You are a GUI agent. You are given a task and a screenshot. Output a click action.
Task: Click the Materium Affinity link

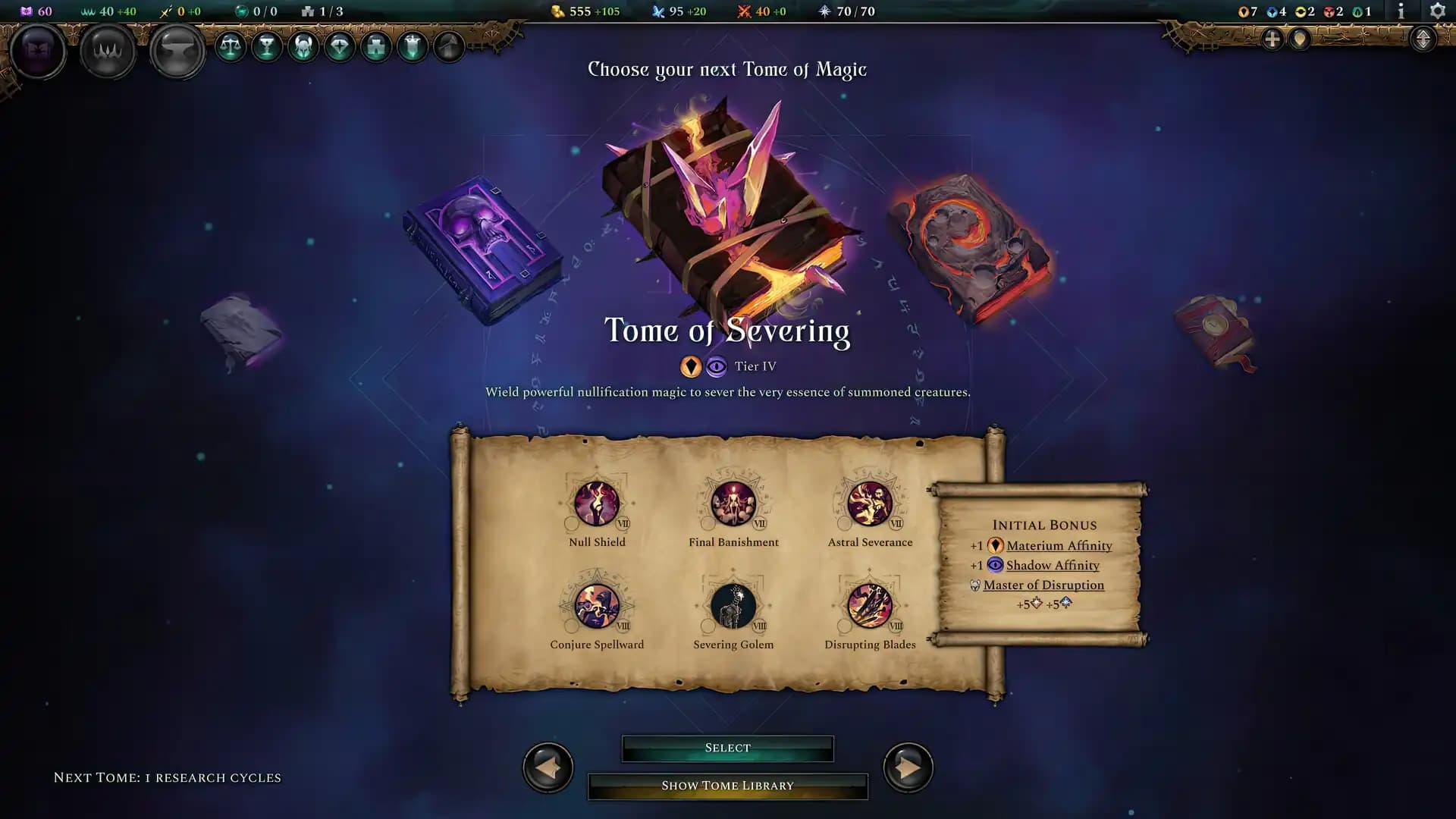pyautogui.click(x=1059, y=545)
